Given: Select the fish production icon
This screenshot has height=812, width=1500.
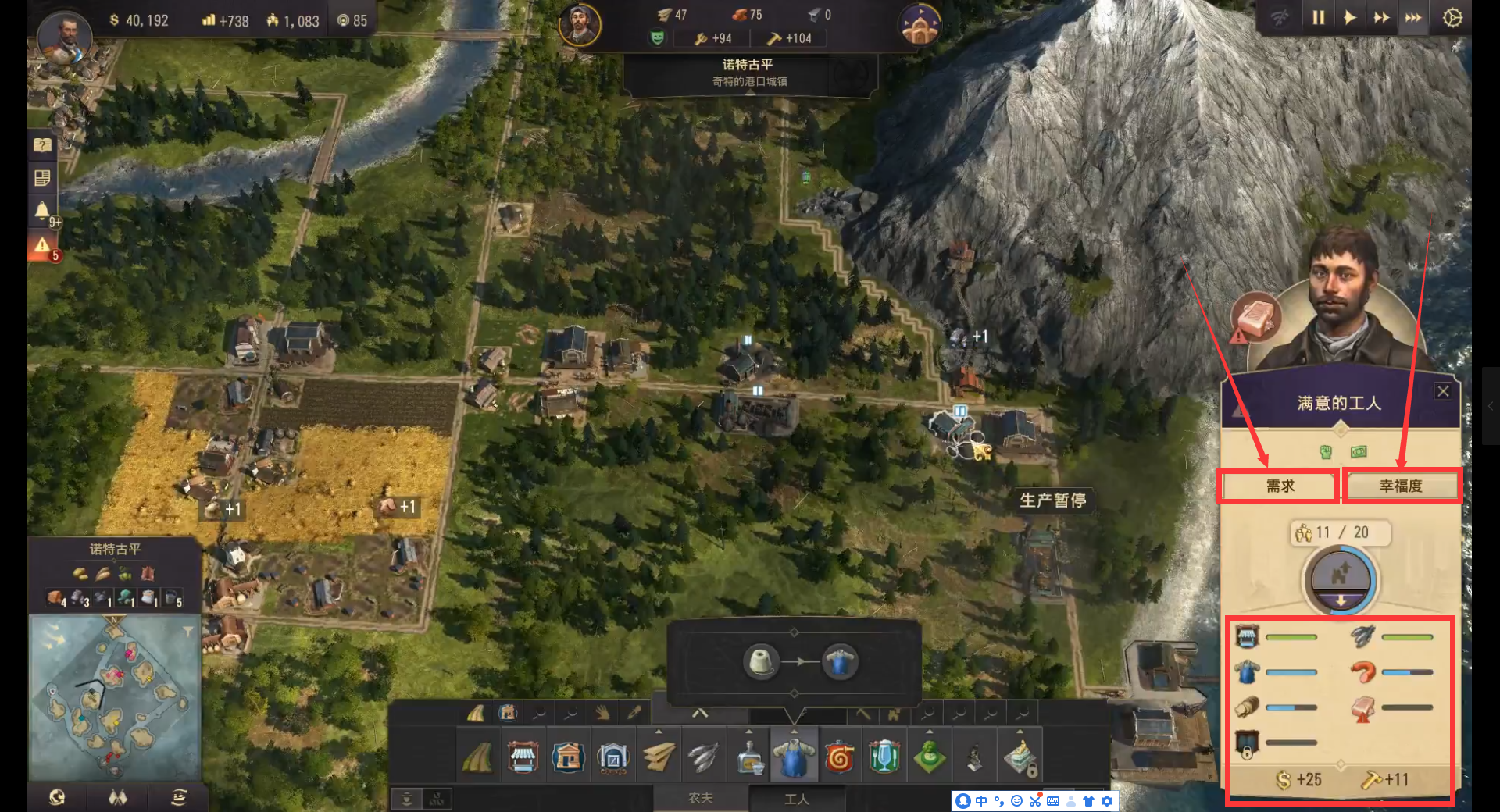Looking at the screenshot, I should (x=703, y=757).
